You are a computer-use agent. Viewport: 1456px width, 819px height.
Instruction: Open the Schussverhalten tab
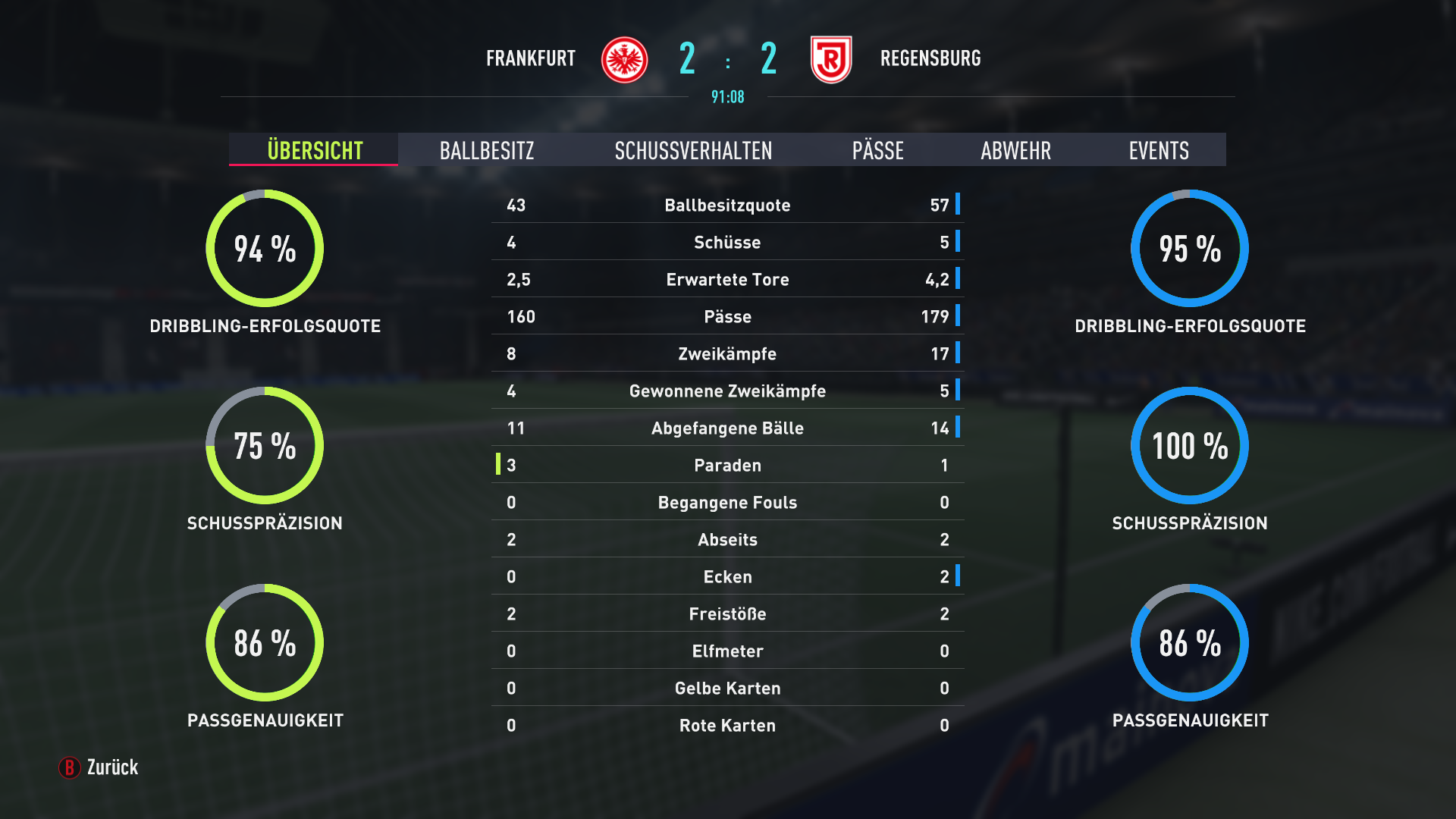(693, 150)
